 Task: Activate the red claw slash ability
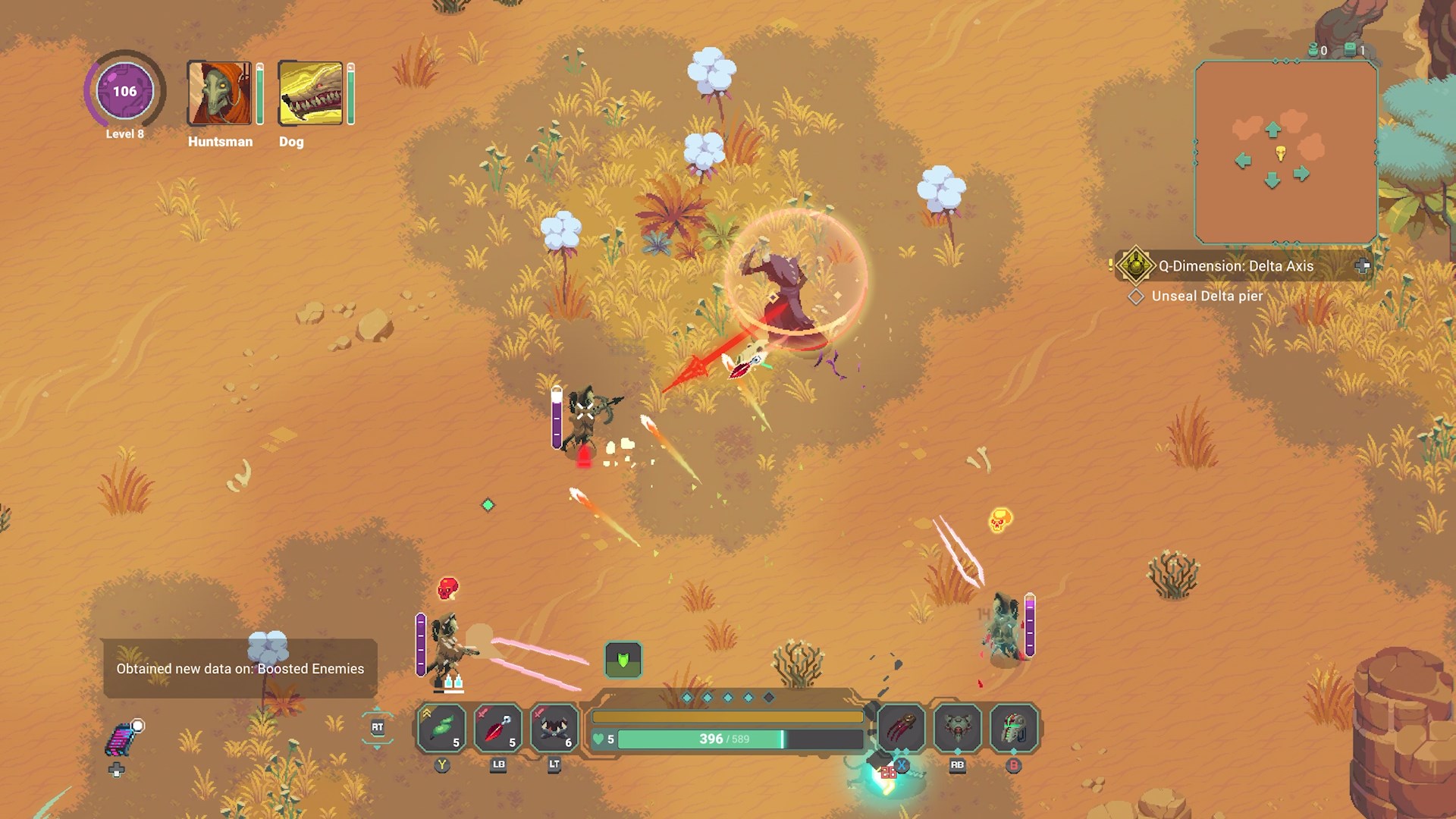(x=902, y=728)
